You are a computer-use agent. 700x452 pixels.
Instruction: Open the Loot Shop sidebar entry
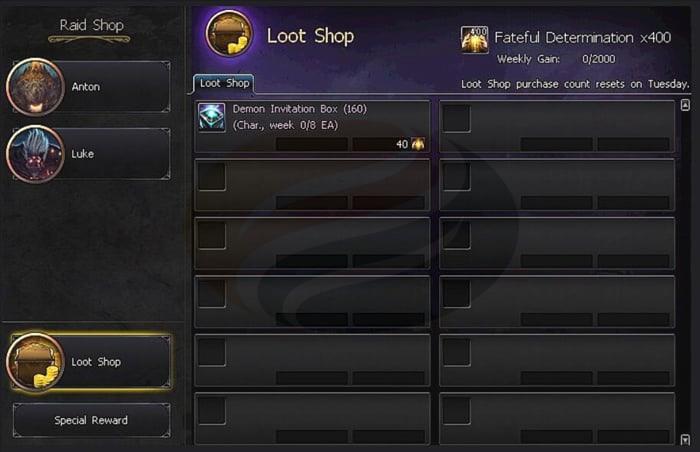90,362
